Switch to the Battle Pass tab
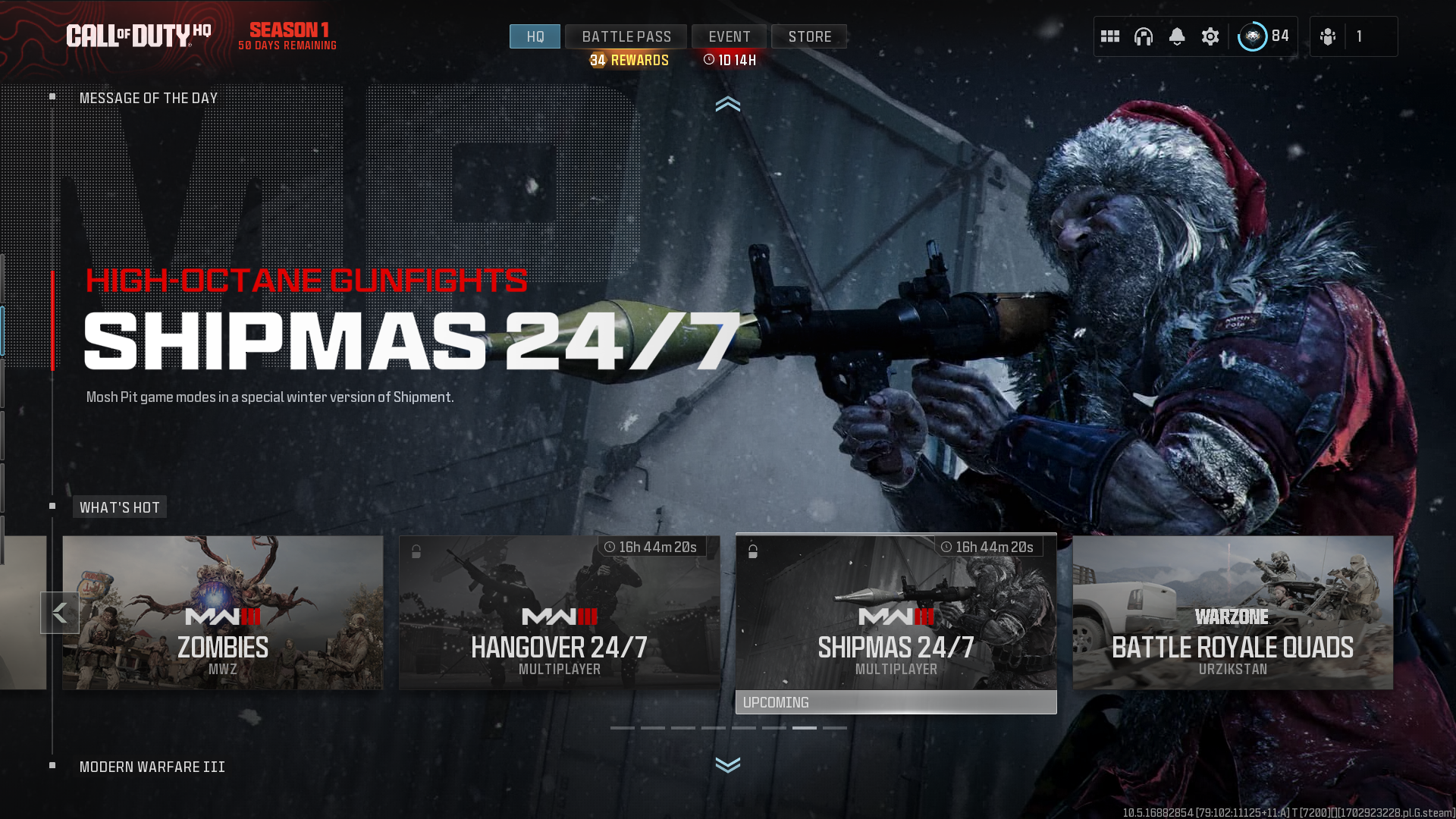This screenshot has width=1456, height=819. (x=626, y=36)
